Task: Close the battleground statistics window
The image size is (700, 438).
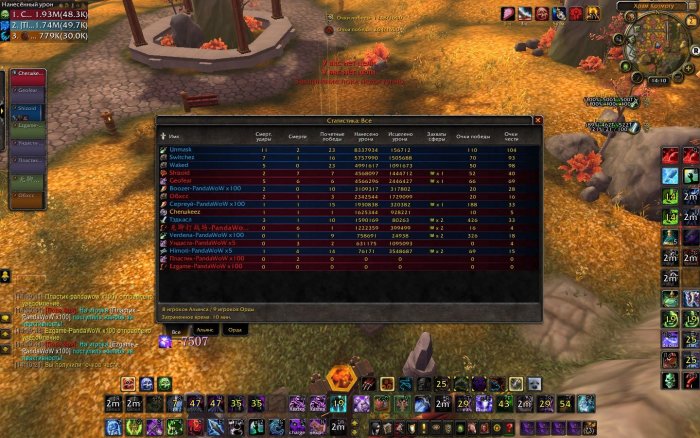Action: click(x=538, y=120)
